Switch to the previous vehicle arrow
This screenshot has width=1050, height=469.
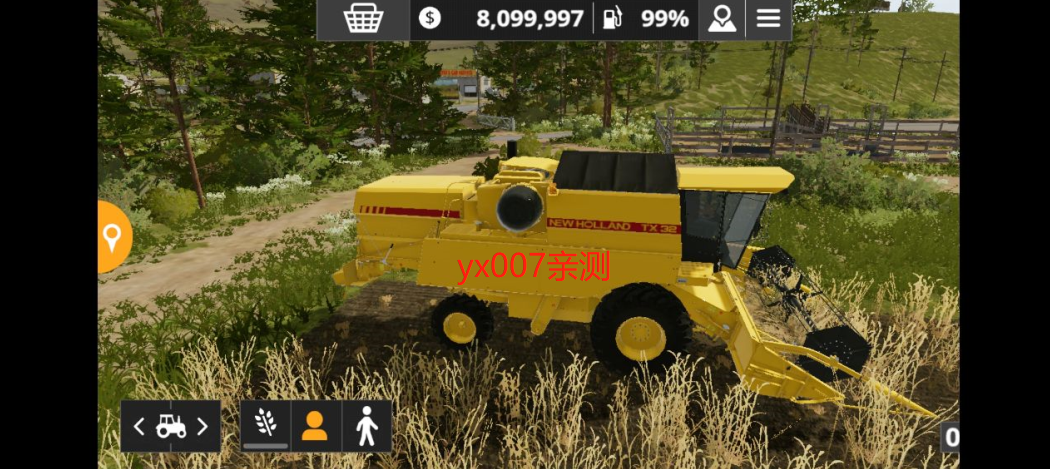[x=140, y=427]
